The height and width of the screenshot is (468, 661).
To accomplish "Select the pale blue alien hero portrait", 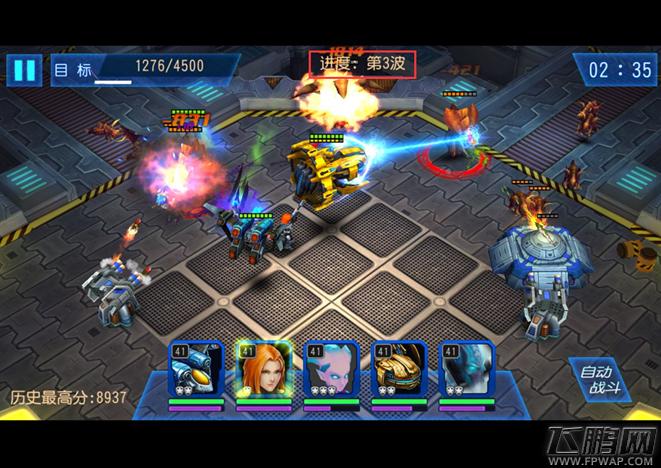I will pos(331,371).
